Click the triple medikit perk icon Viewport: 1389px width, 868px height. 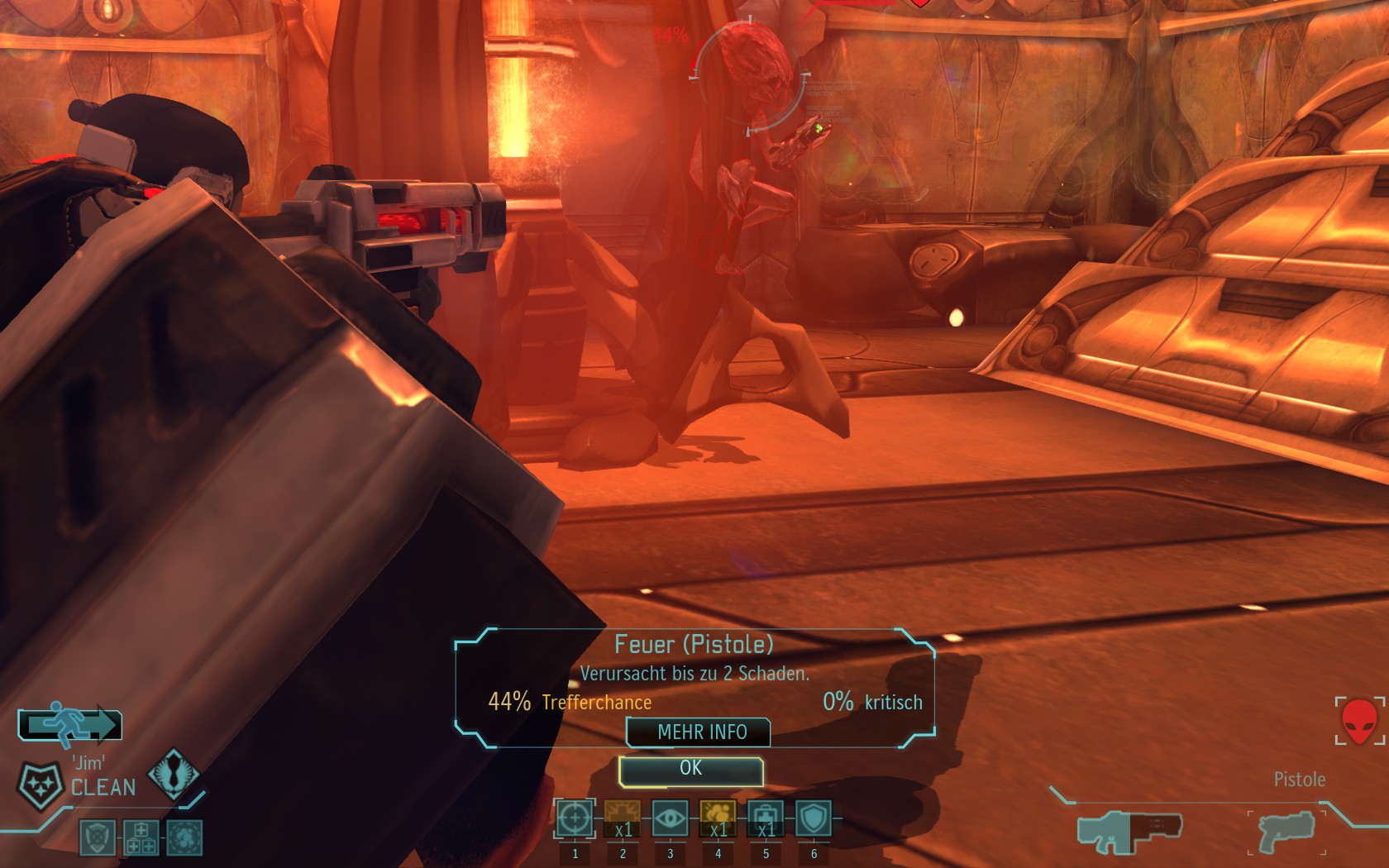pos(141,837)
